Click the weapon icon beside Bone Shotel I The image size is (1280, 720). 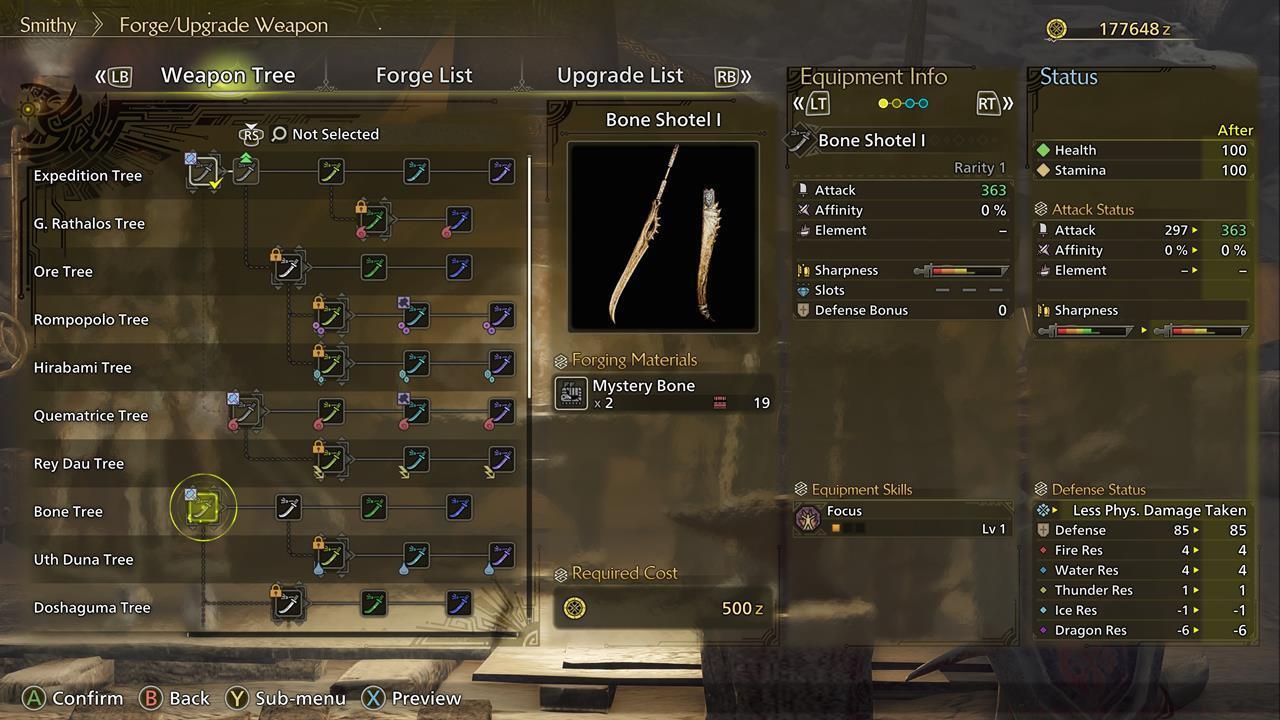[798, 140]
